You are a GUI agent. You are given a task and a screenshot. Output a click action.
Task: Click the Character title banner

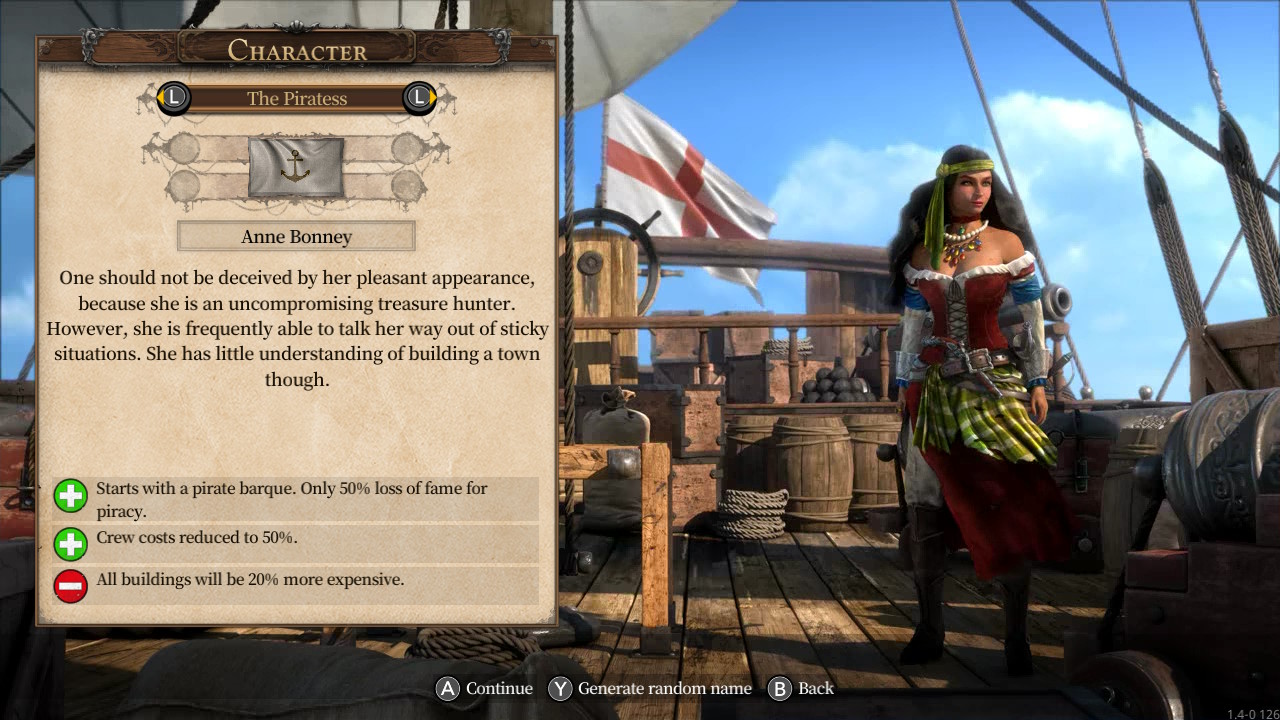click(x=296, y=50)
